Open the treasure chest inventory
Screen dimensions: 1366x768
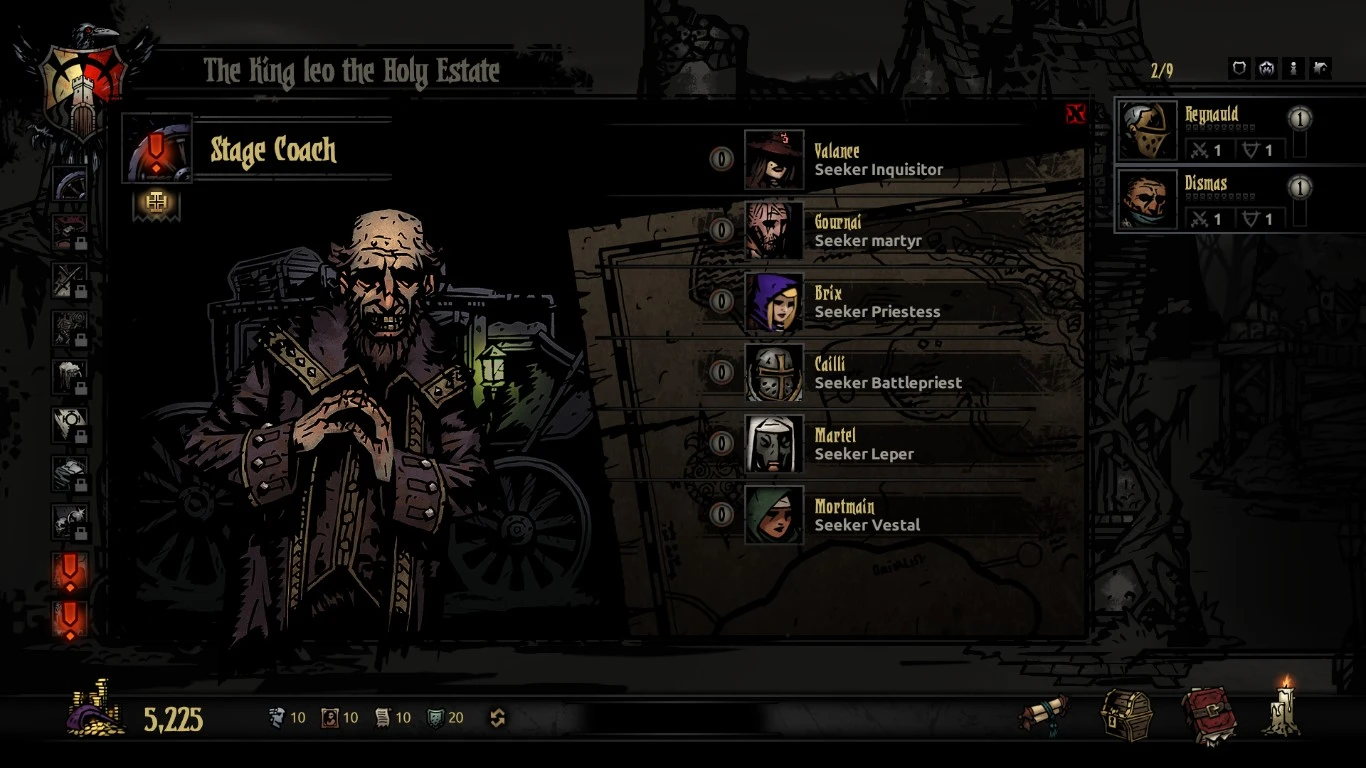(x=1126, y=715)
